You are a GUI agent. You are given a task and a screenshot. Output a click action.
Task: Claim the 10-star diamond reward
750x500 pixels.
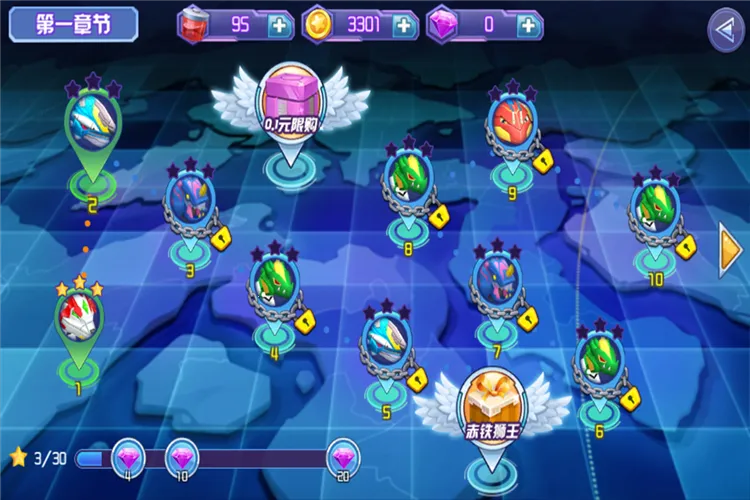tap(181, 459)
